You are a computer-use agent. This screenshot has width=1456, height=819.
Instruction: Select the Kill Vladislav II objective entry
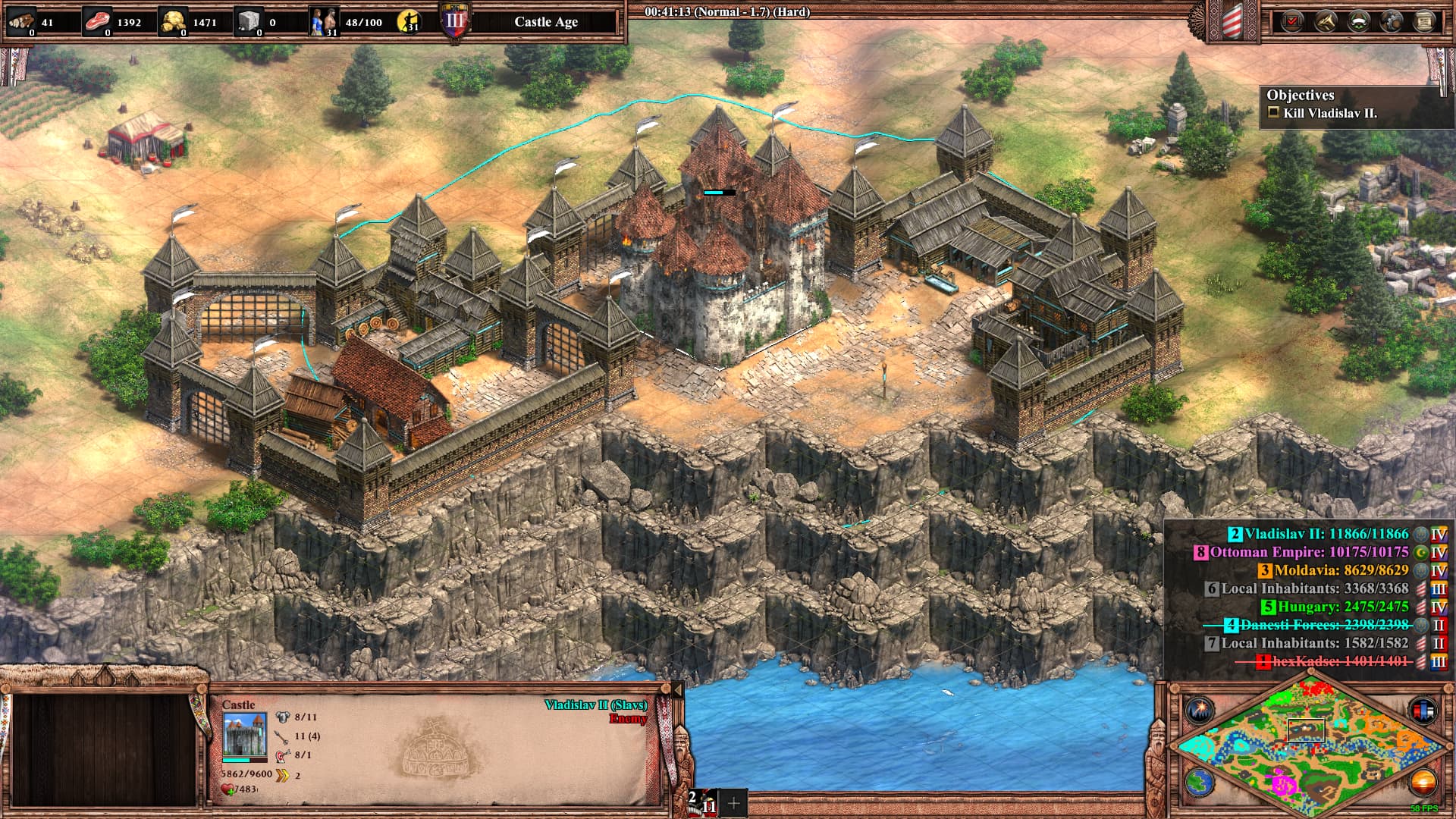(1329, 113)
